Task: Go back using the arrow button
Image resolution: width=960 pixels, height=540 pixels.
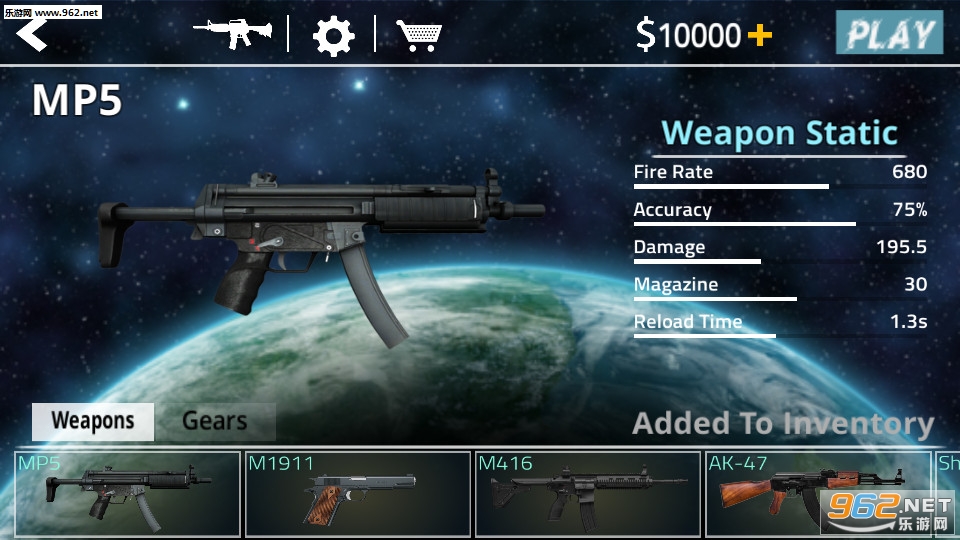Action: tap(32, 34)
